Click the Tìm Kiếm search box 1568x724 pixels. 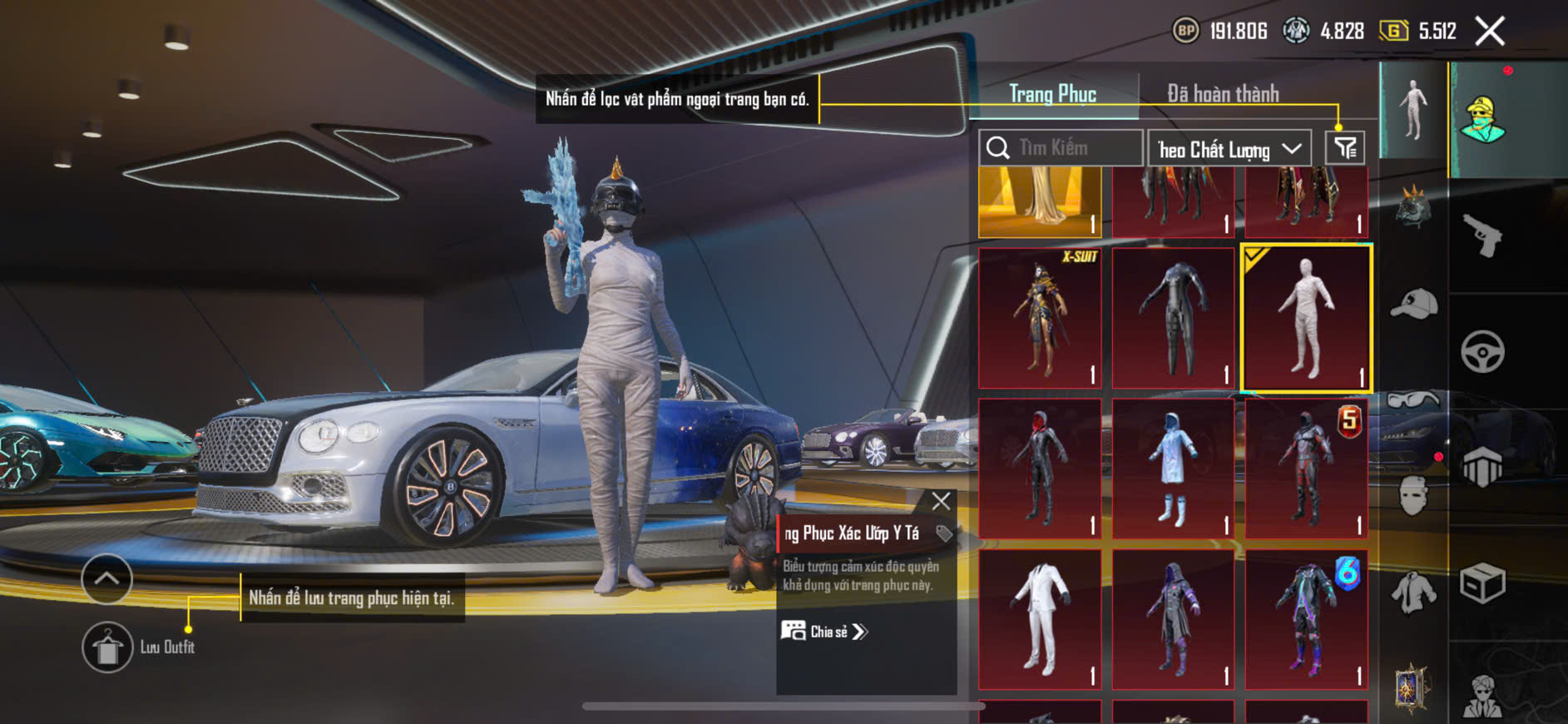1061,148
